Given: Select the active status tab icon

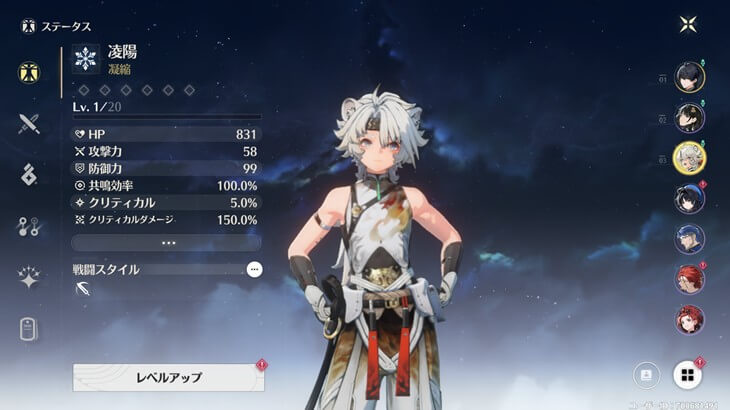Looking at the screenshot, I should pos(29,73).
